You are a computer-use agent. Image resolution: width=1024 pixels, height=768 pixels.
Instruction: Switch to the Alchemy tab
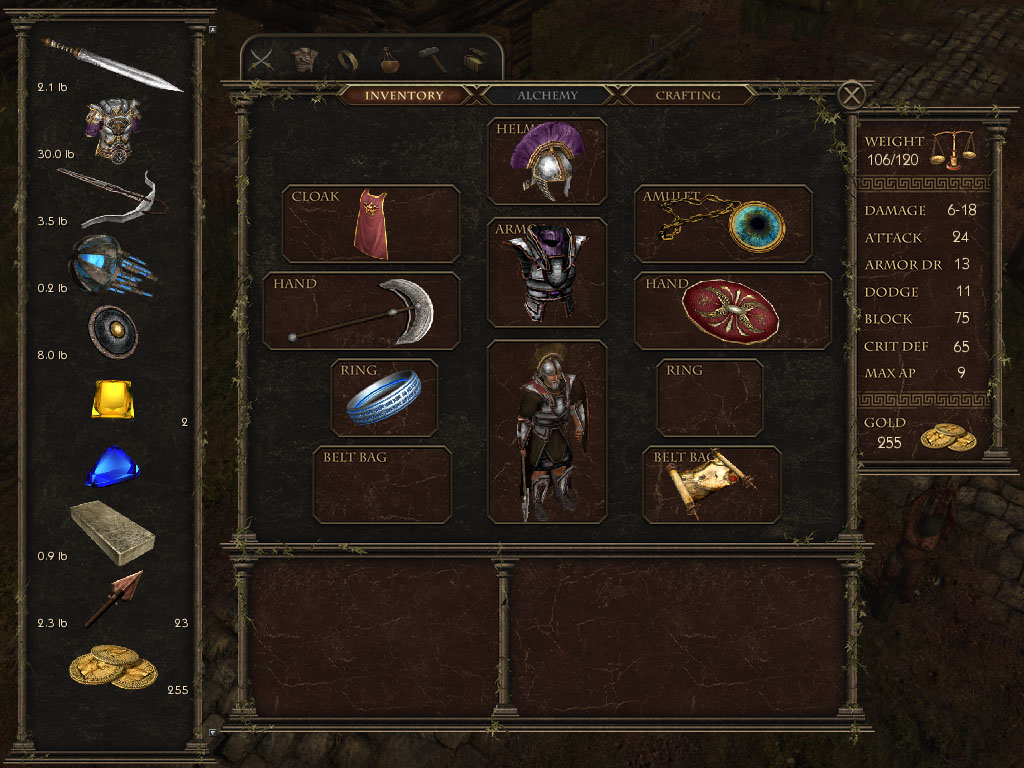(x=547, y=96)
